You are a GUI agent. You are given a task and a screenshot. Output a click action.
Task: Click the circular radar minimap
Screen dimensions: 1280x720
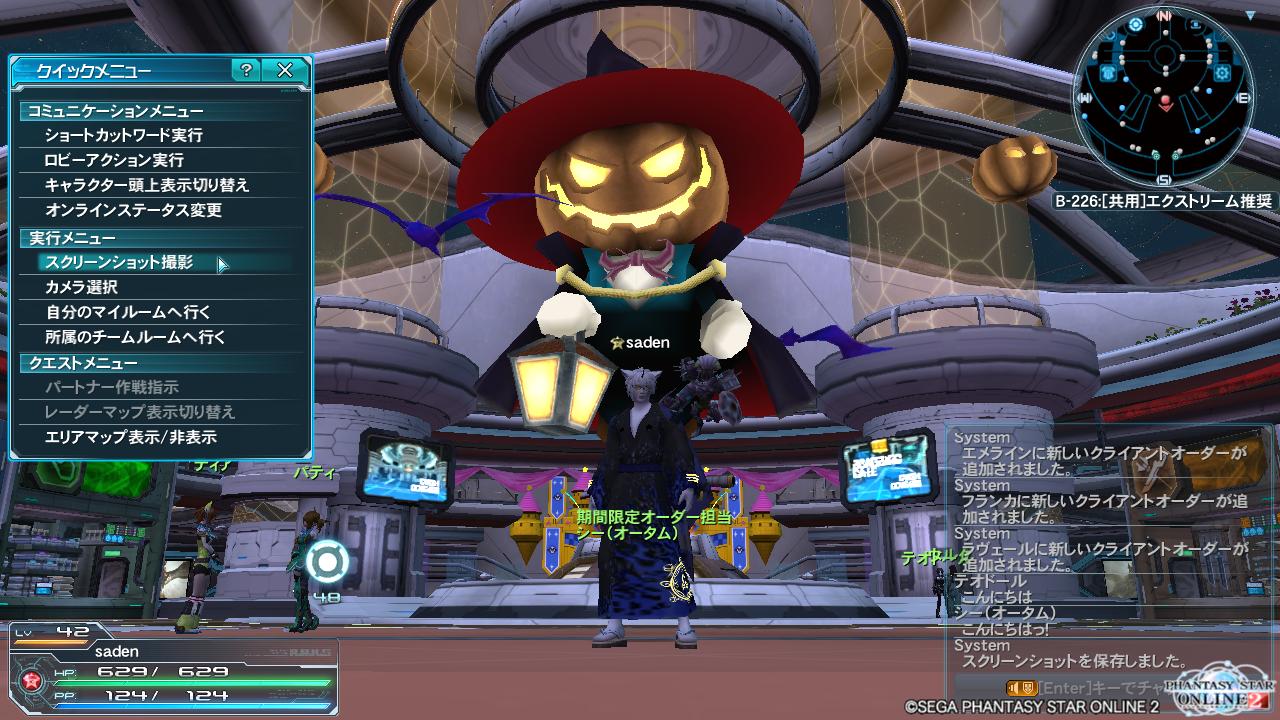pos(1164,97)
